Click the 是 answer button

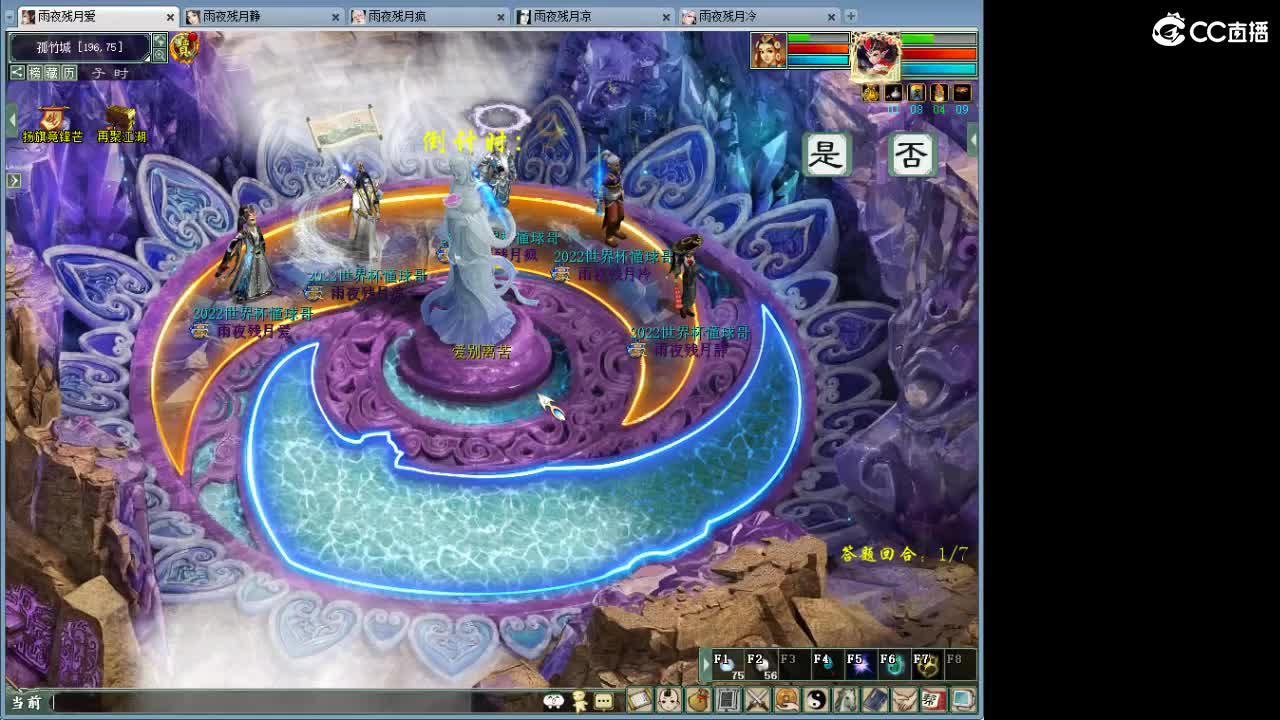click(x=827, y=155)
